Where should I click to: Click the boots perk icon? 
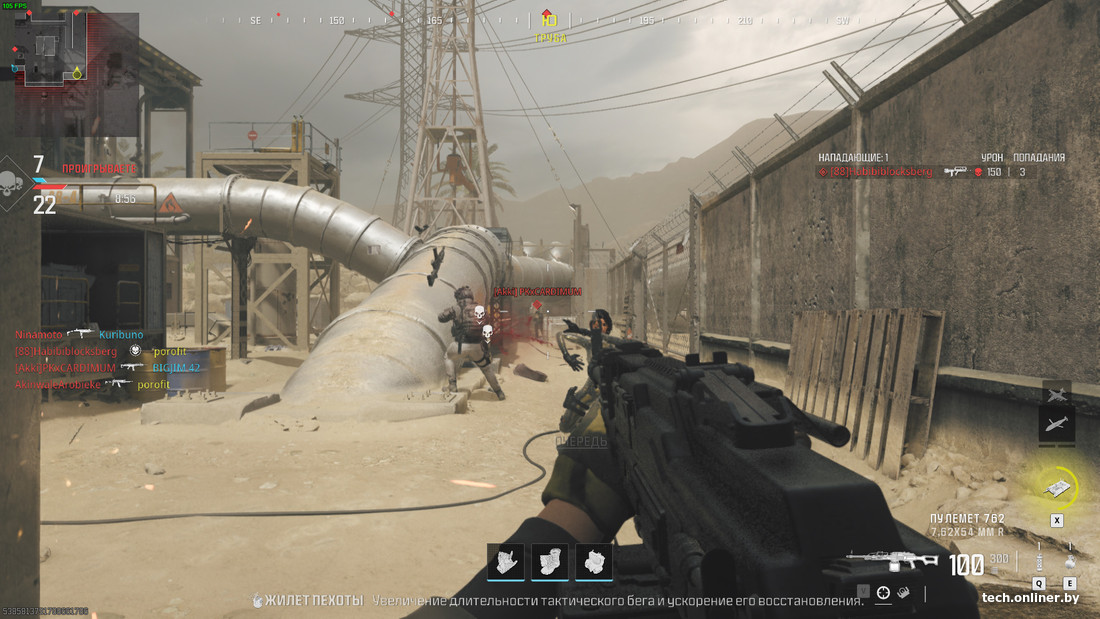[x=550, y=562]
